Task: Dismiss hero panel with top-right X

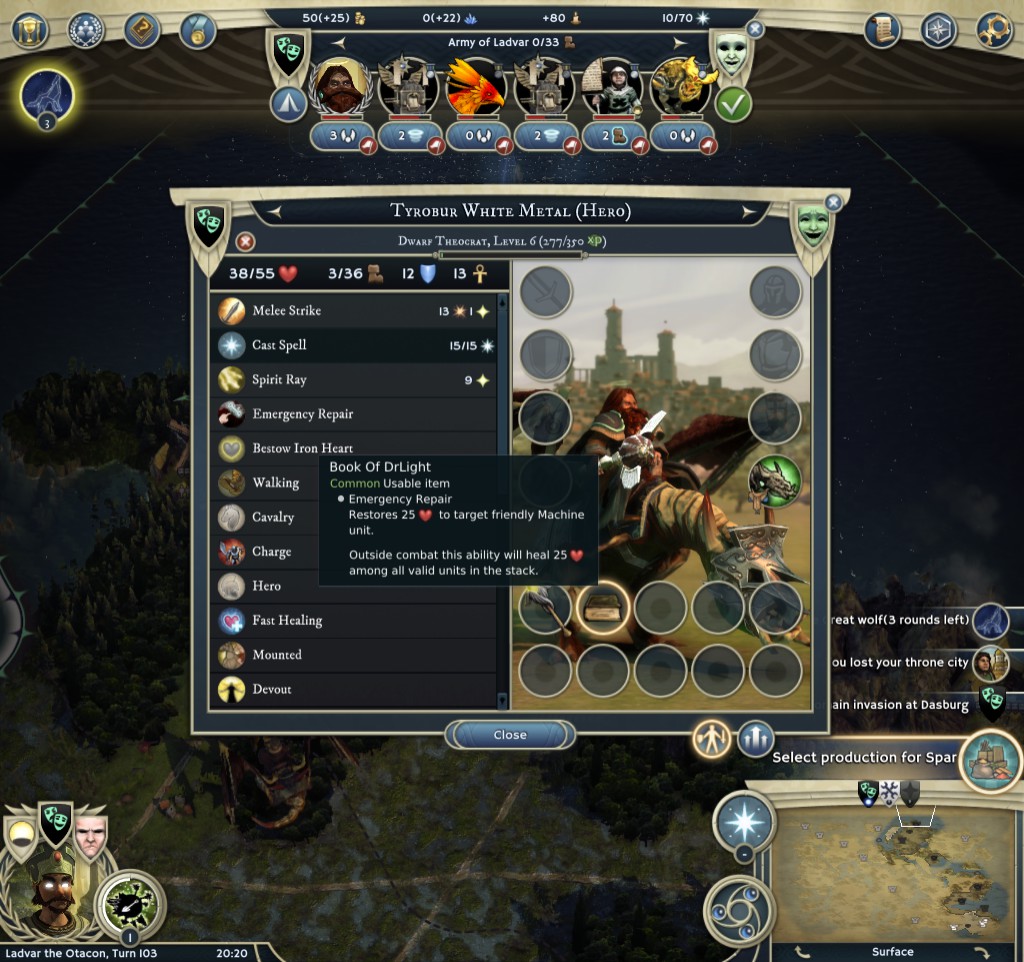Action: pos(833,203)
